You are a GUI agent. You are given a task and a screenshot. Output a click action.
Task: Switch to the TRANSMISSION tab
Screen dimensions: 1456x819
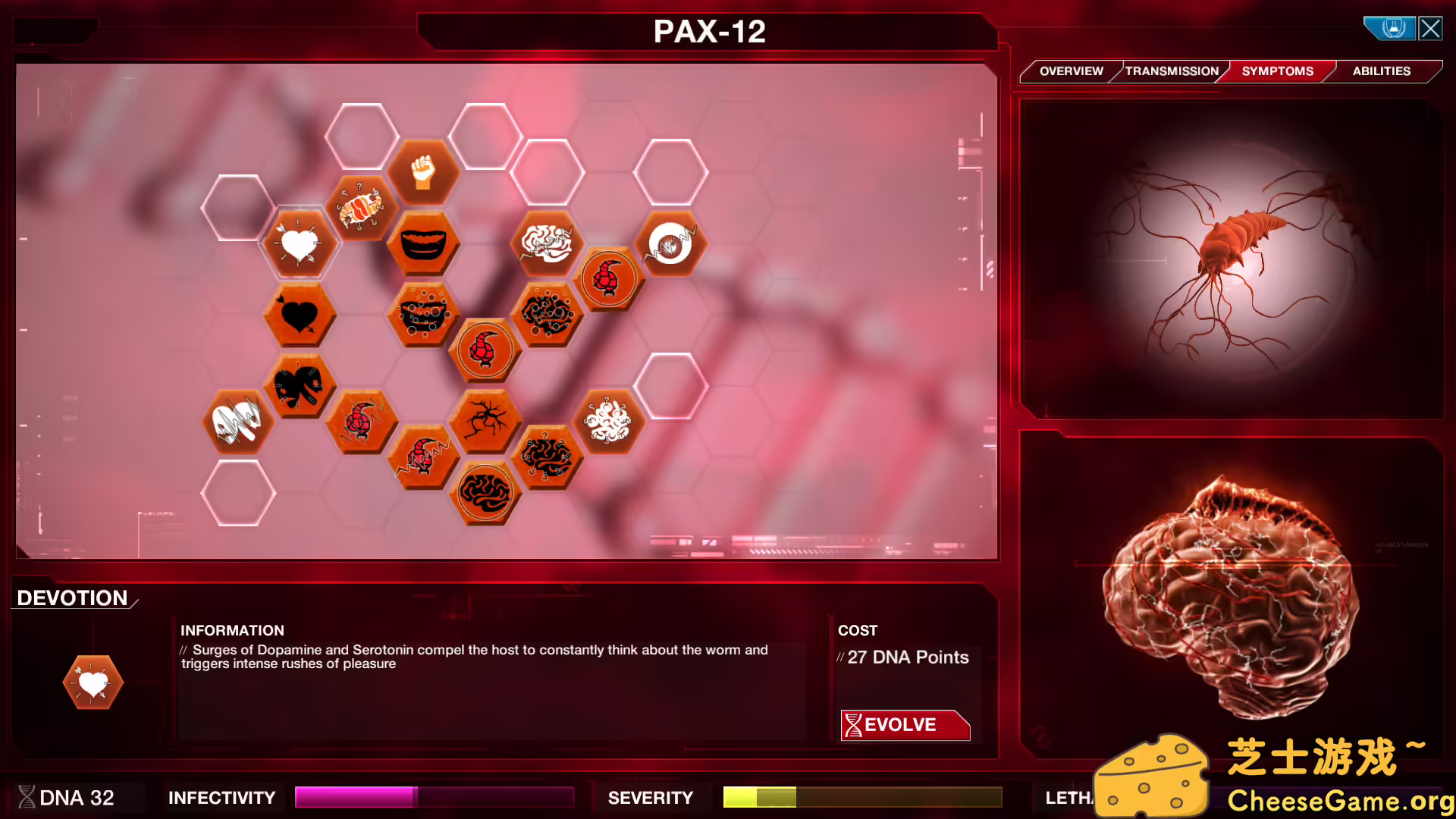[x=1171, y=71]
